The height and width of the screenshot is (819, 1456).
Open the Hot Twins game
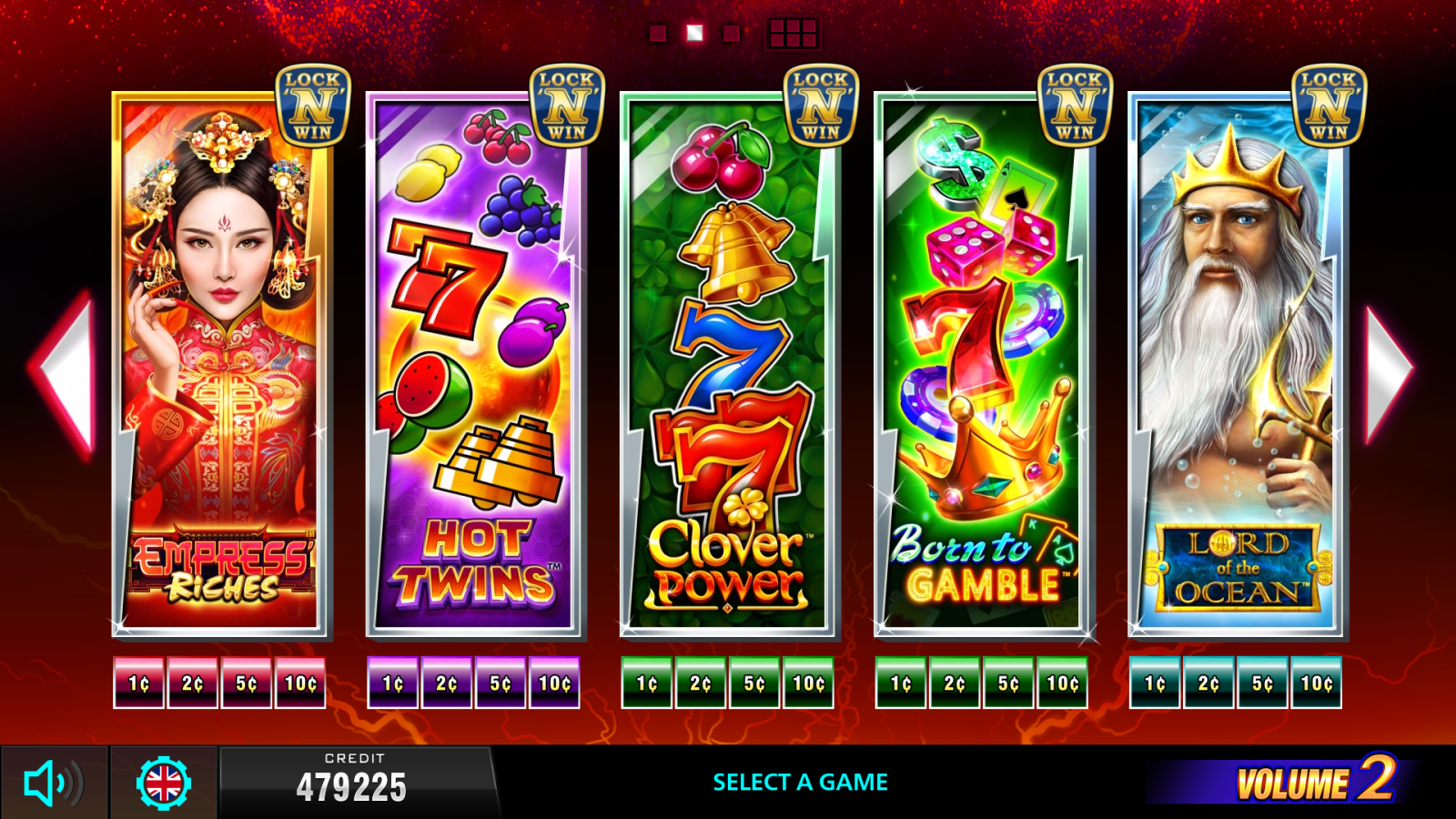[476, 364]
